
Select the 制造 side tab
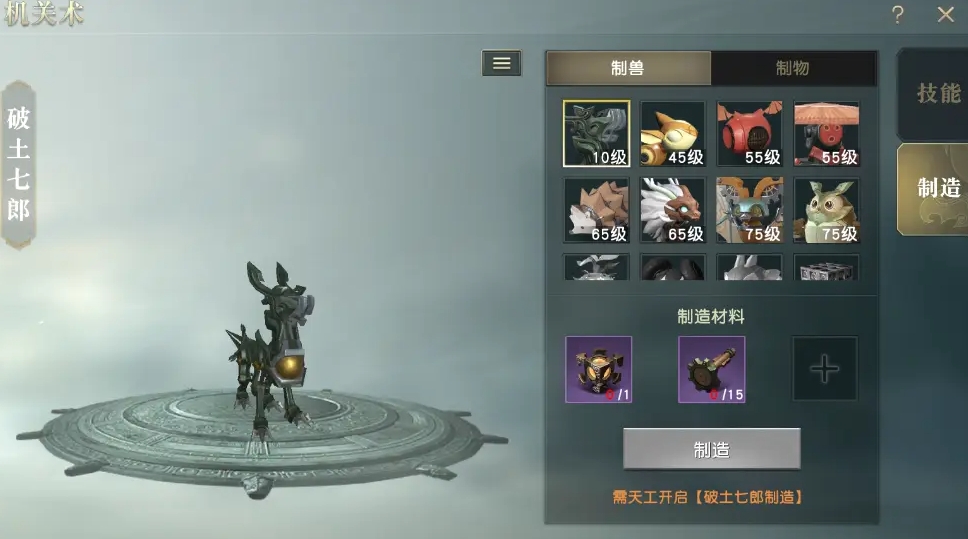[x=937, y=188]
